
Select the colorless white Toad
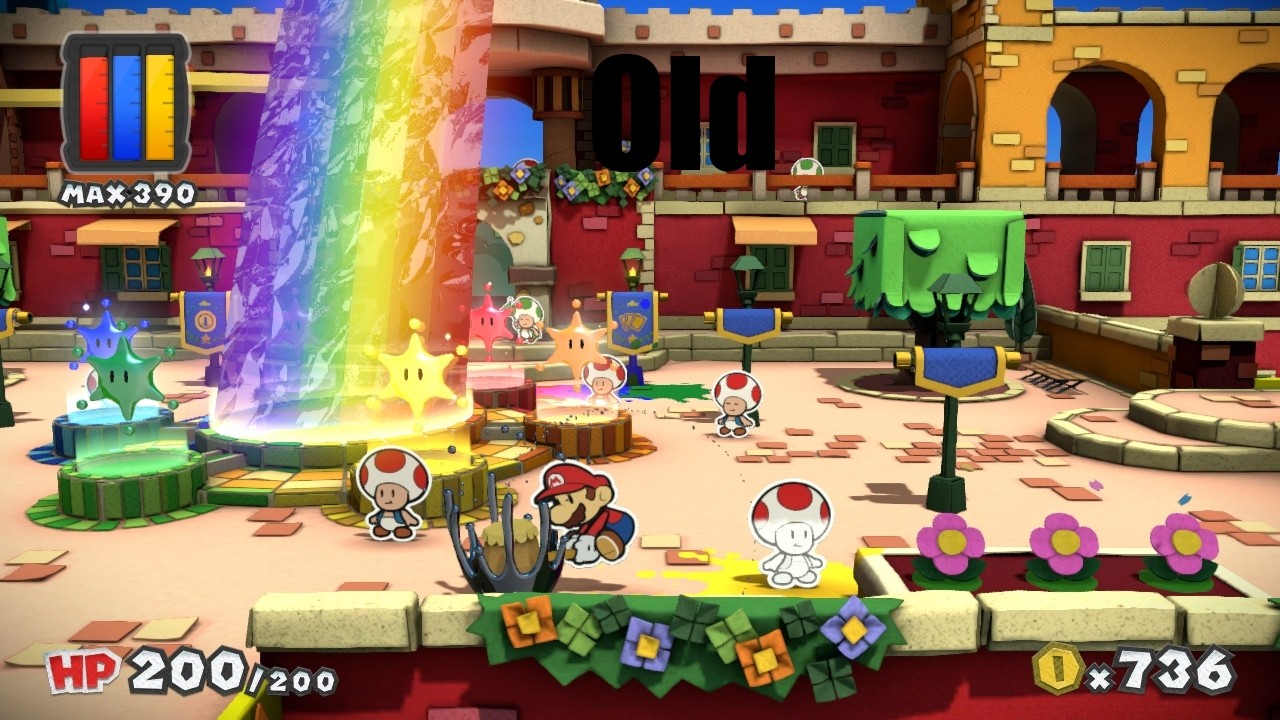790,535
